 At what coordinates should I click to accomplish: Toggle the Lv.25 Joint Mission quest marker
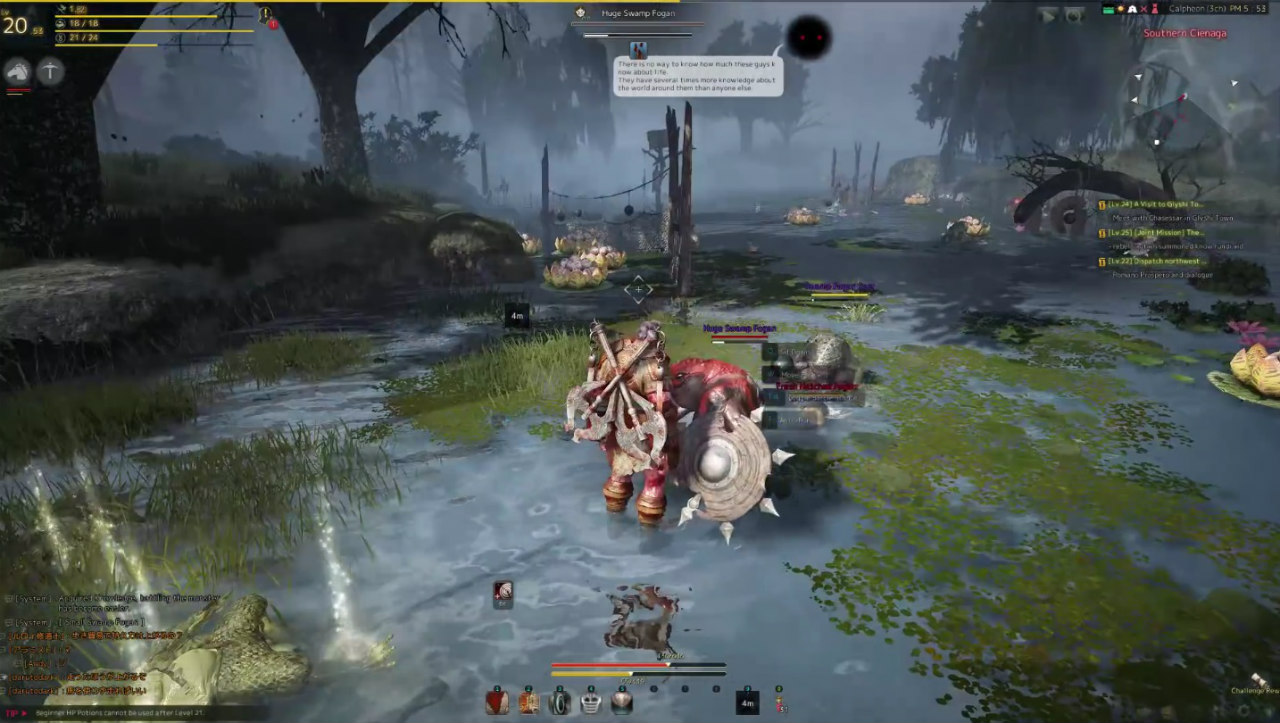pyautogui.click(x=1102, y=232)
